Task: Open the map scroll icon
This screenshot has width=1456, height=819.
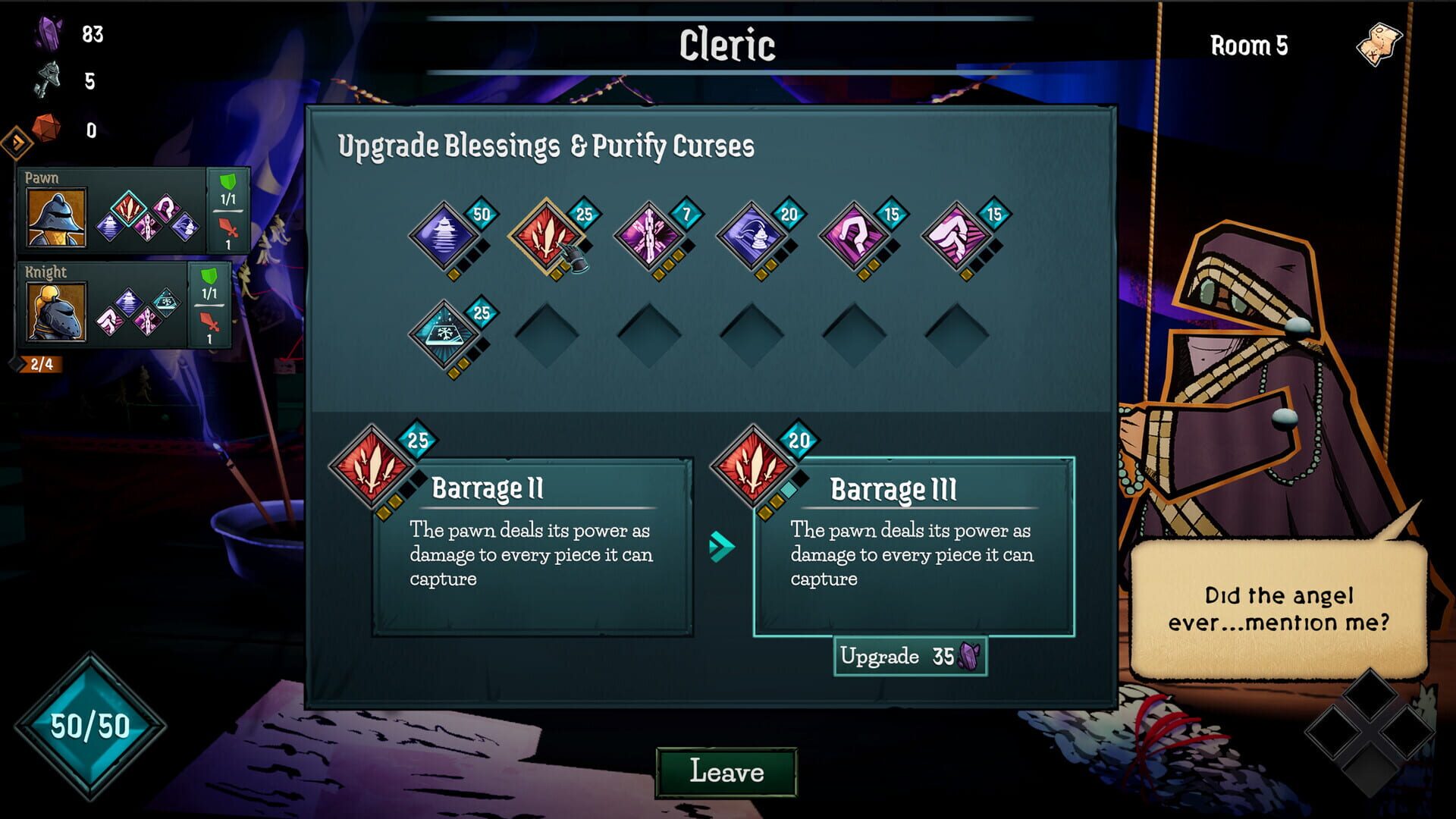Action: point(1379,45)
